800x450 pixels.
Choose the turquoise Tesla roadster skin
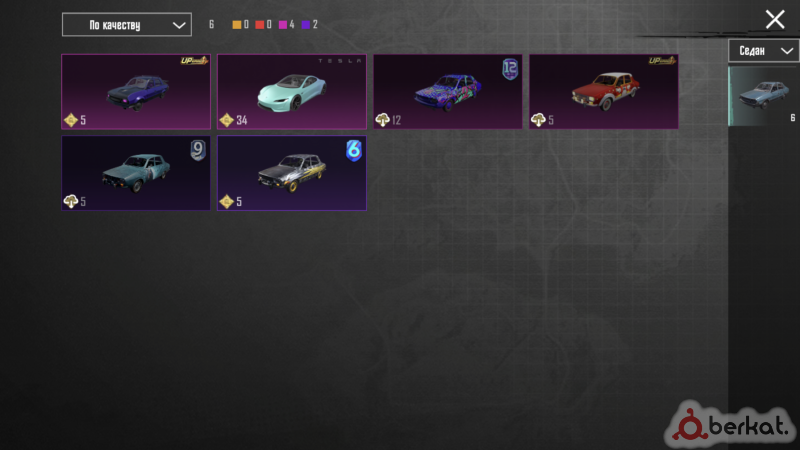292,91
